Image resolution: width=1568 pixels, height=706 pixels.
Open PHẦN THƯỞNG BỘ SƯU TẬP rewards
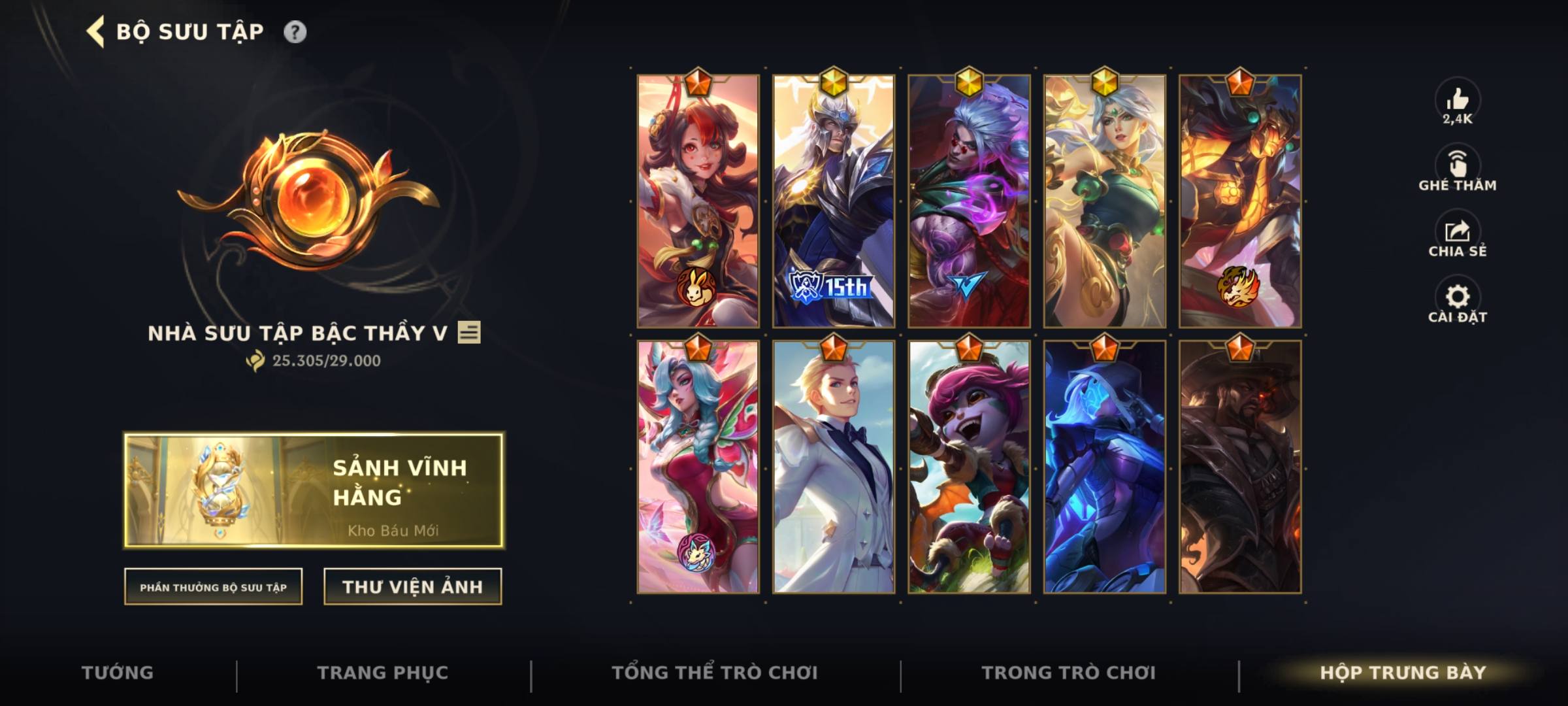[x=213, y=588]
